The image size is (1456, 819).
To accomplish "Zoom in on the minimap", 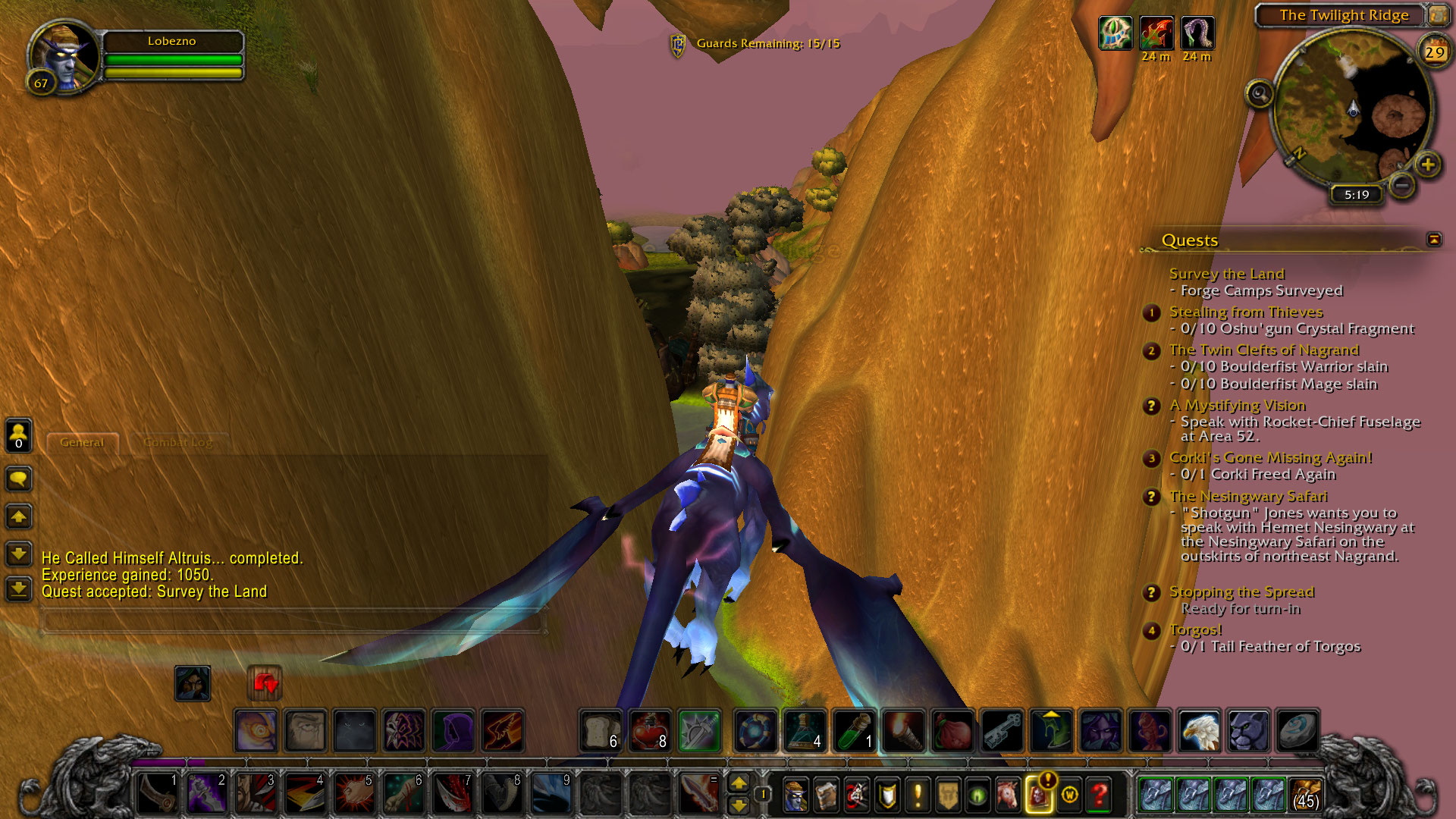I will (1428, 165).
